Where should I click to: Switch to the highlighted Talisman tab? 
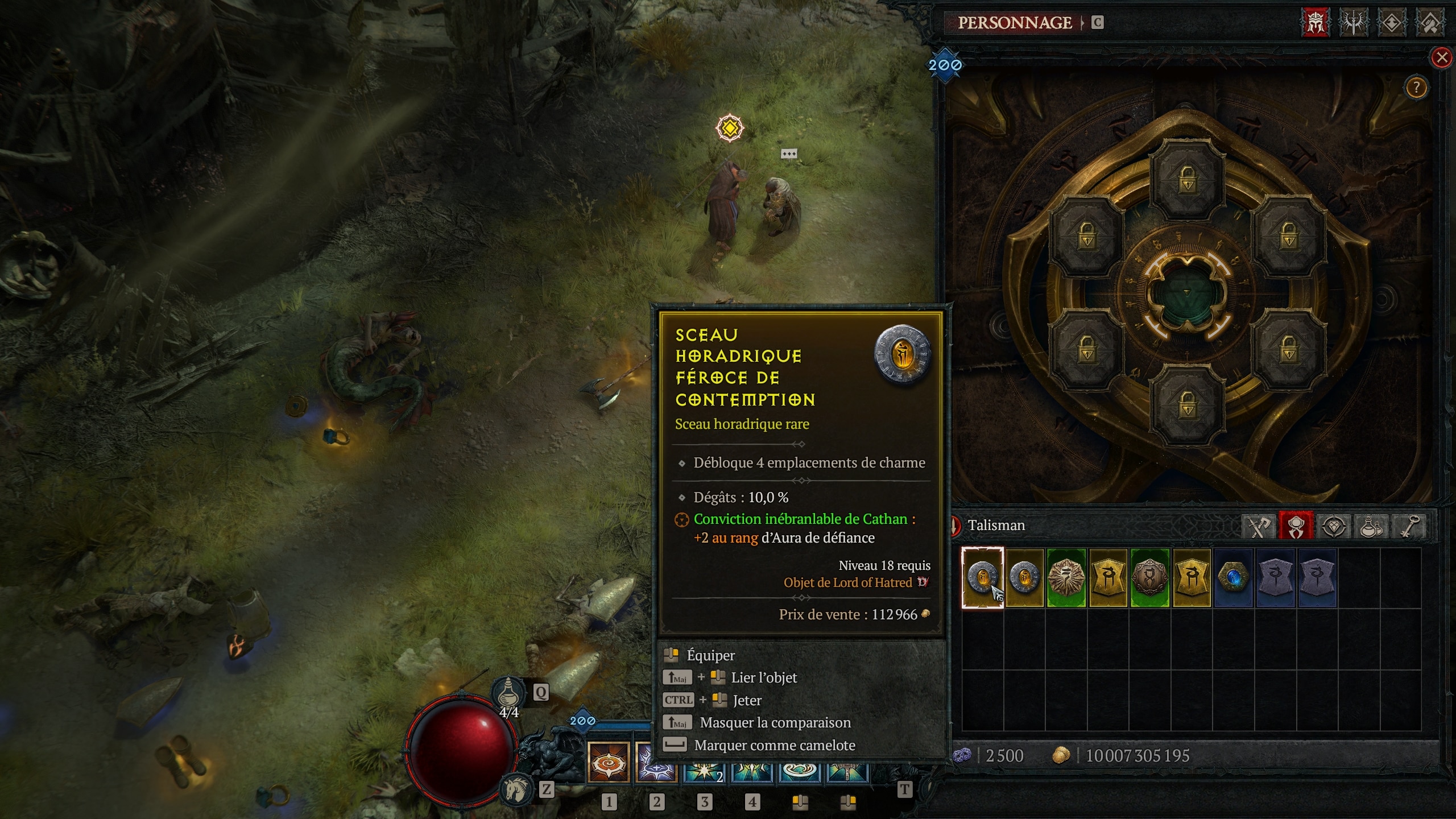pyautogui.click(x=1296, y=526)
